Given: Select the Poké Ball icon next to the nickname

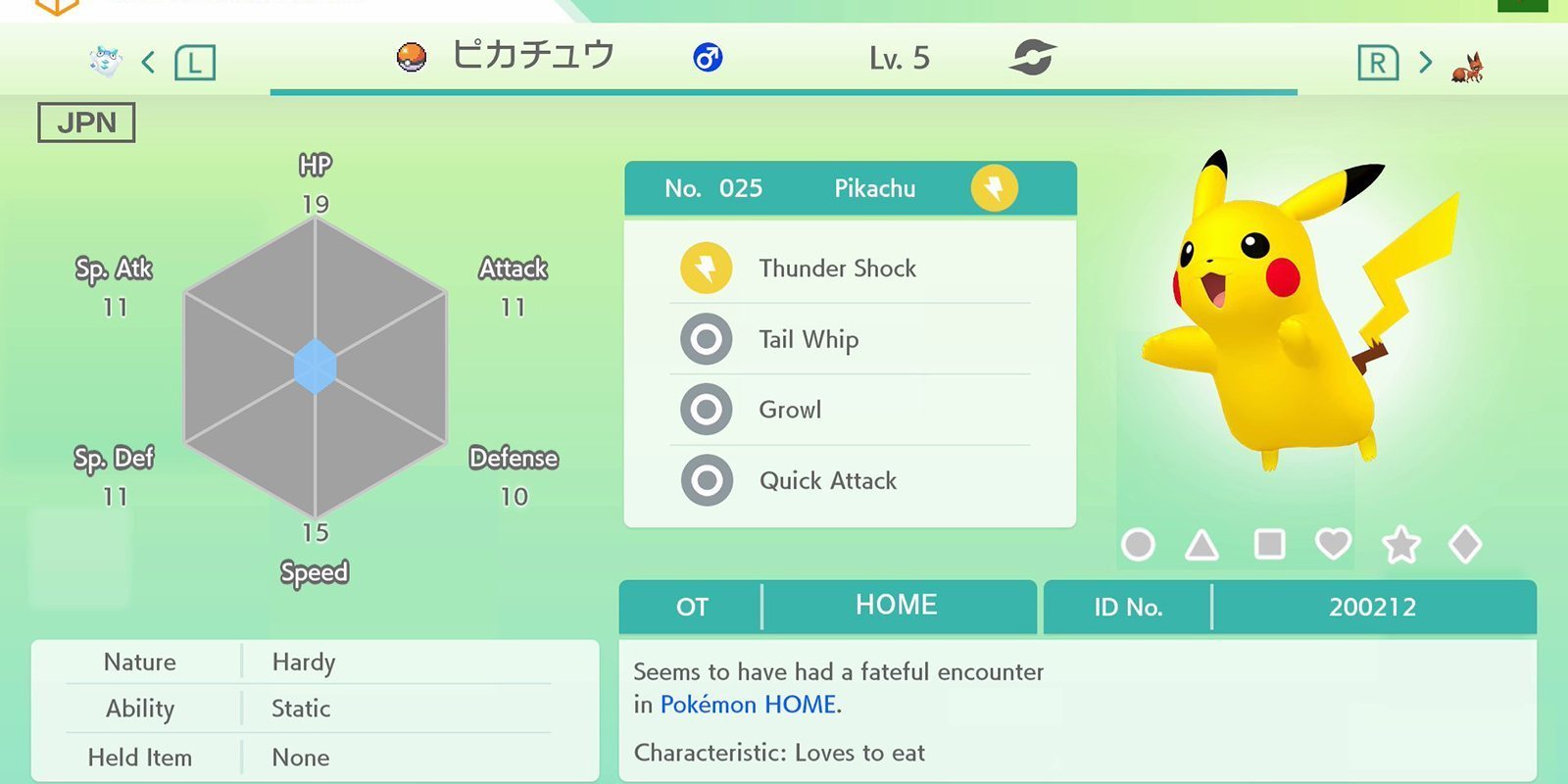Looking at the screenshot, I should [411, 57].
